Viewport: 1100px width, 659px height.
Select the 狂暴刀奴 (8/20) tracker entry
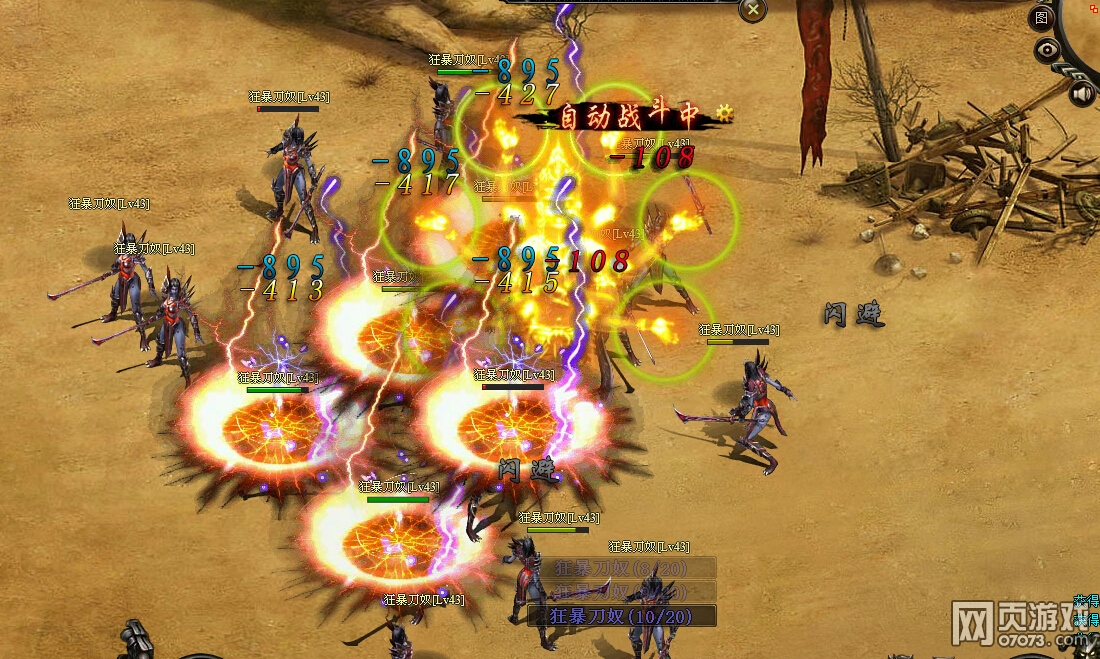(621, 569)
